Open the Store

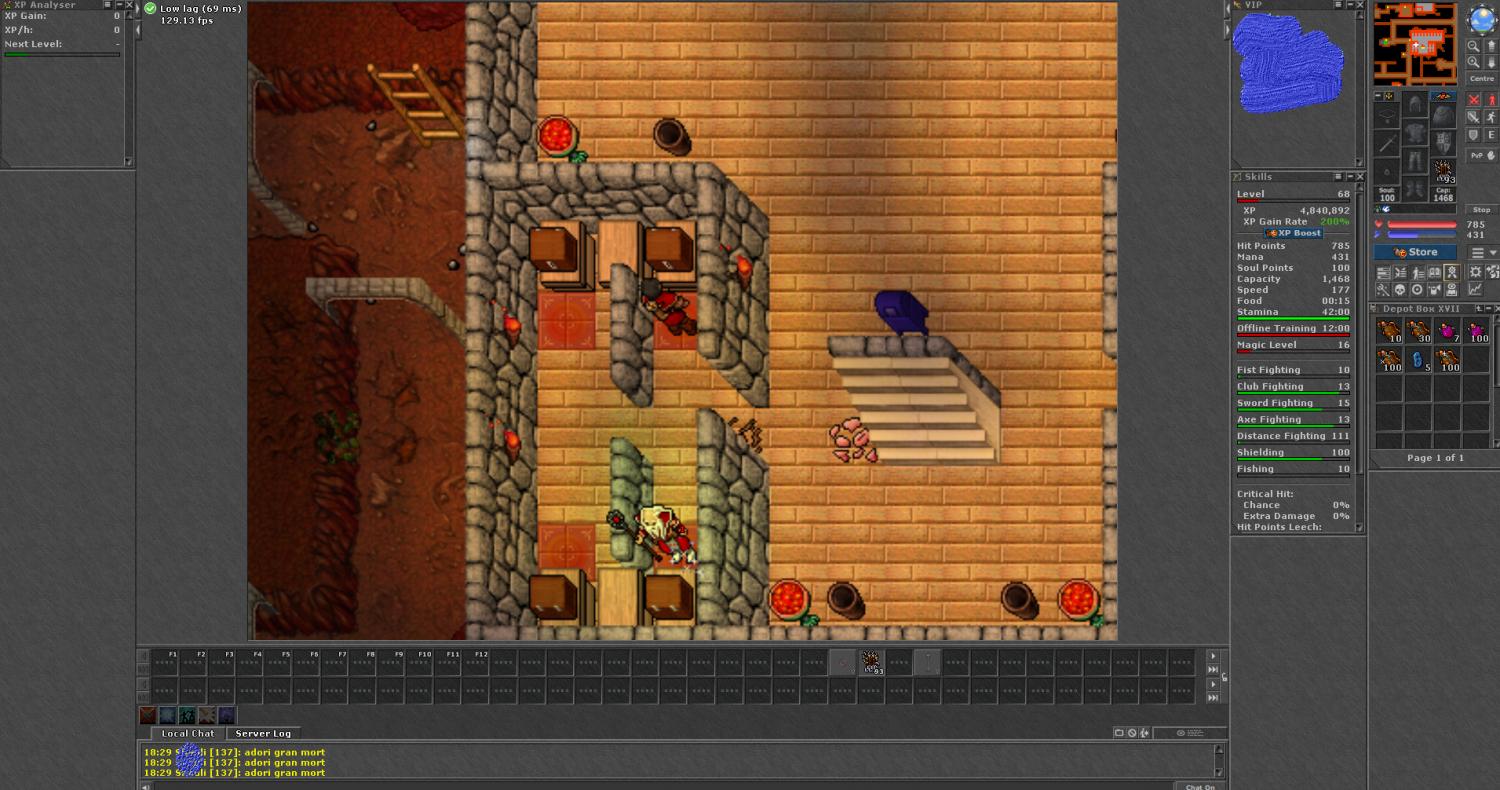pyautogui.click(x=1417, y=252)
